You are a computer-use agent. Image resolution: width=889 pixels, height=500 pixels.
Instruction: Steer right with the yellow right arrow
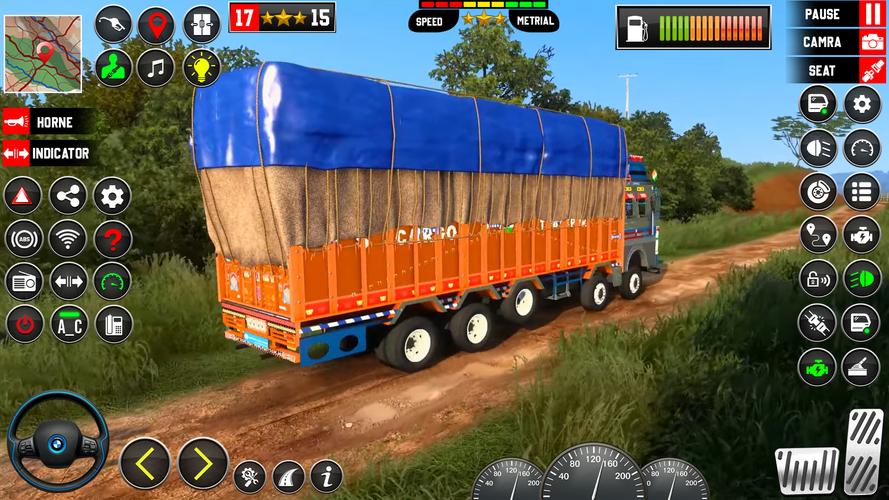pyautogui.click(x=203, y=463)
